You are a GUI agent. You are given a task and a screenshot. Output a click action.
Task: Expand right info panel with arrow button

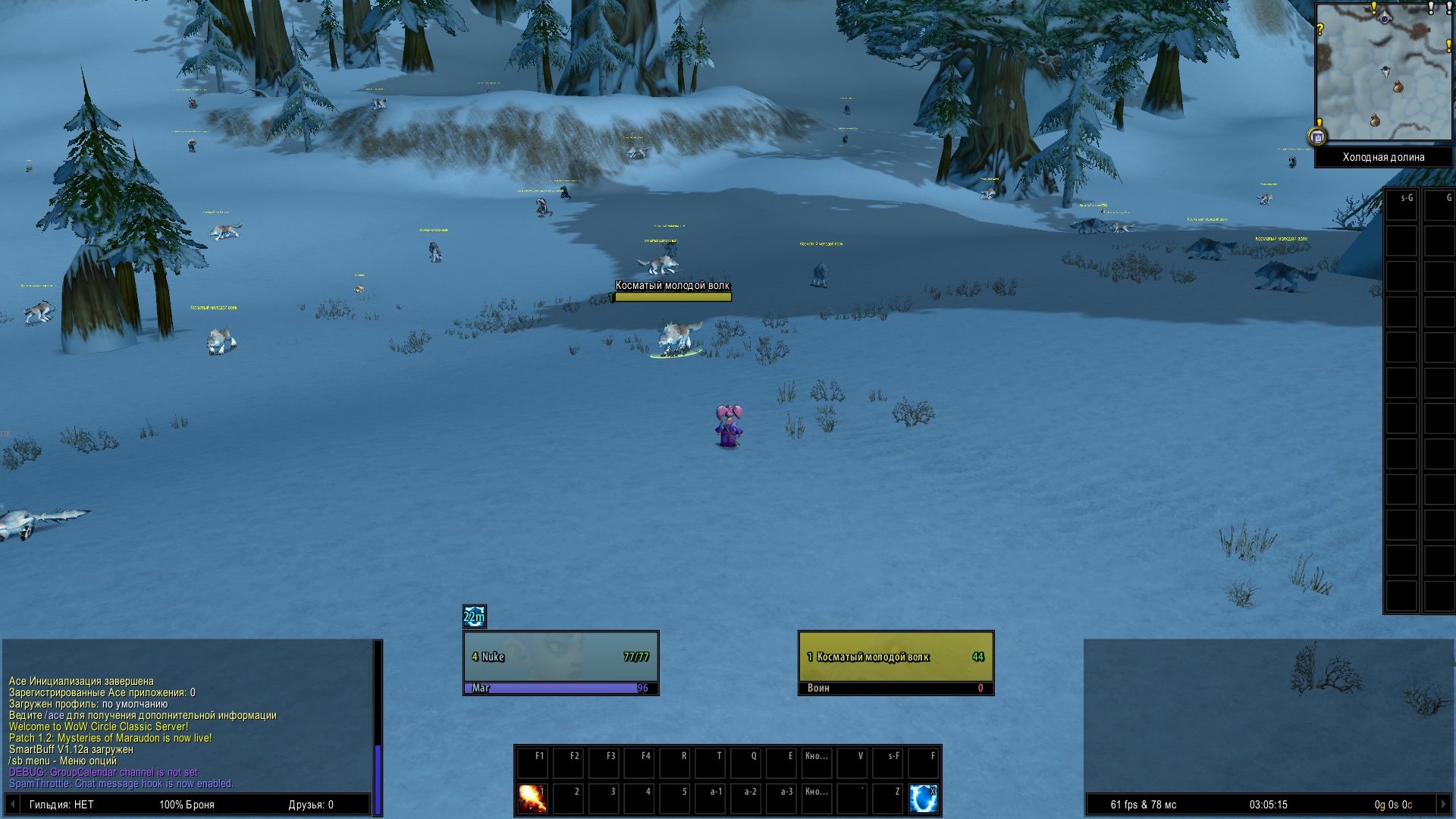(x=1443, y=805)
